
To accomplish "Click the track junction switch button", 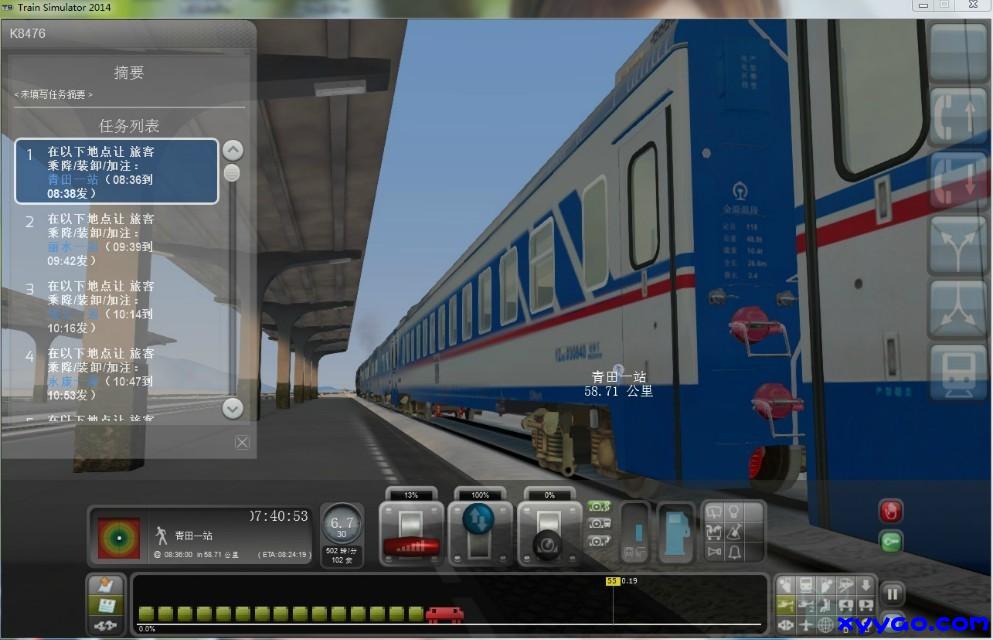I will coord(958,244).
